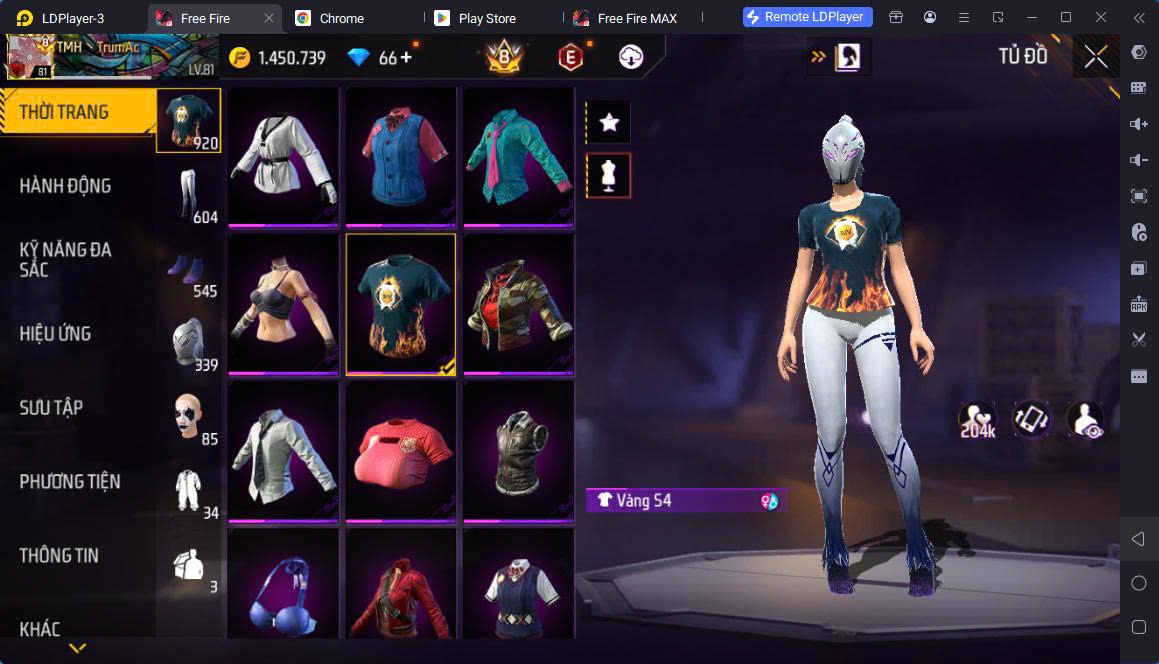Open the Kỹ Năng Đa Sắc category
1159x664 pixels.
[x=66, y=259]
